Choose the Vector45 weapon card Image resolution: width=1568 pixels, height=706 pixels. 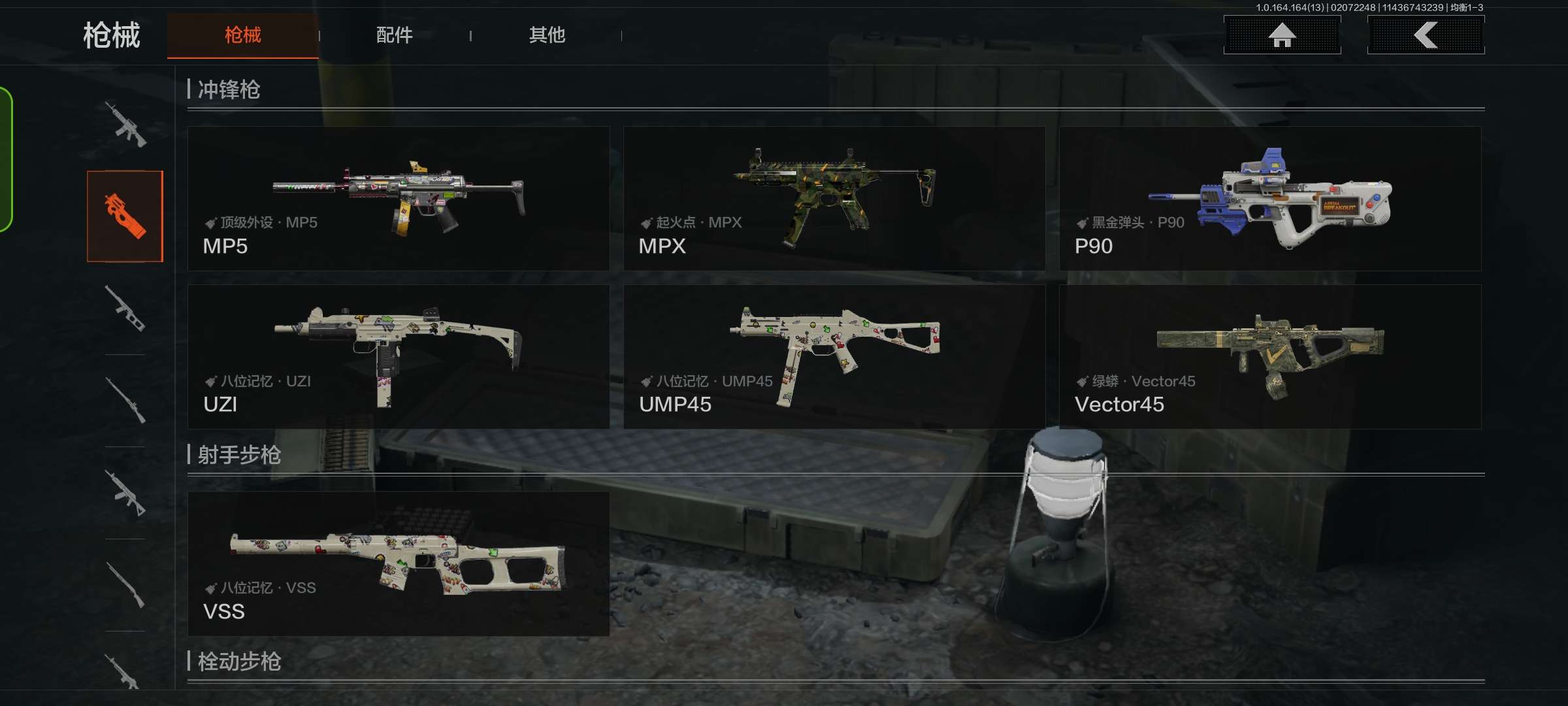tap(1270, 357)
